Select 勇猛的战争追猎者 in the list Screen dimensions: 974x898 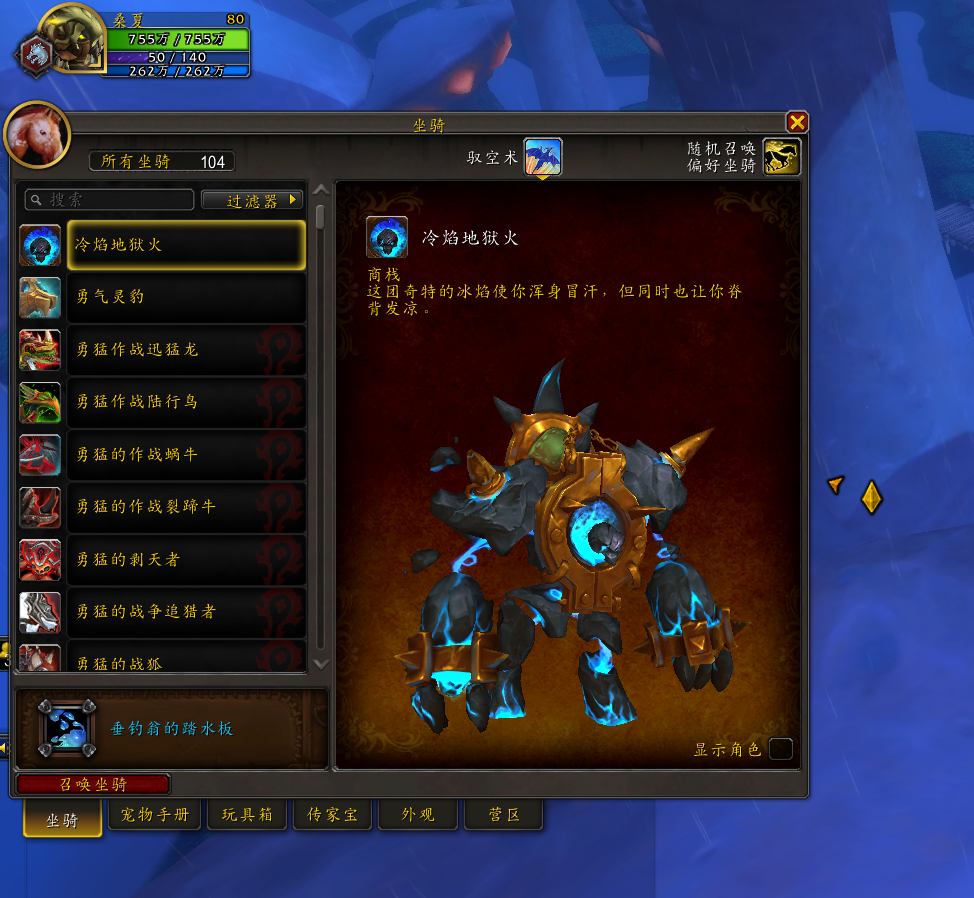tap(186, 611)
